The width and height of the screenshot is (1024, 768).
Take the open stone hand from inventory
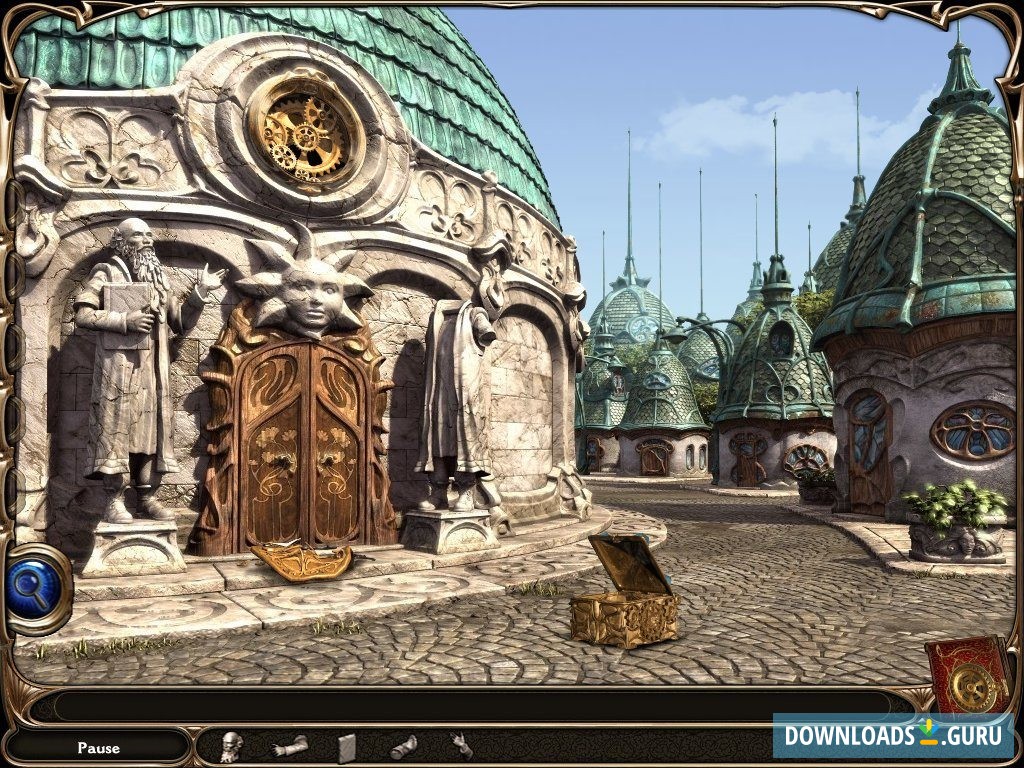point(461,745)
